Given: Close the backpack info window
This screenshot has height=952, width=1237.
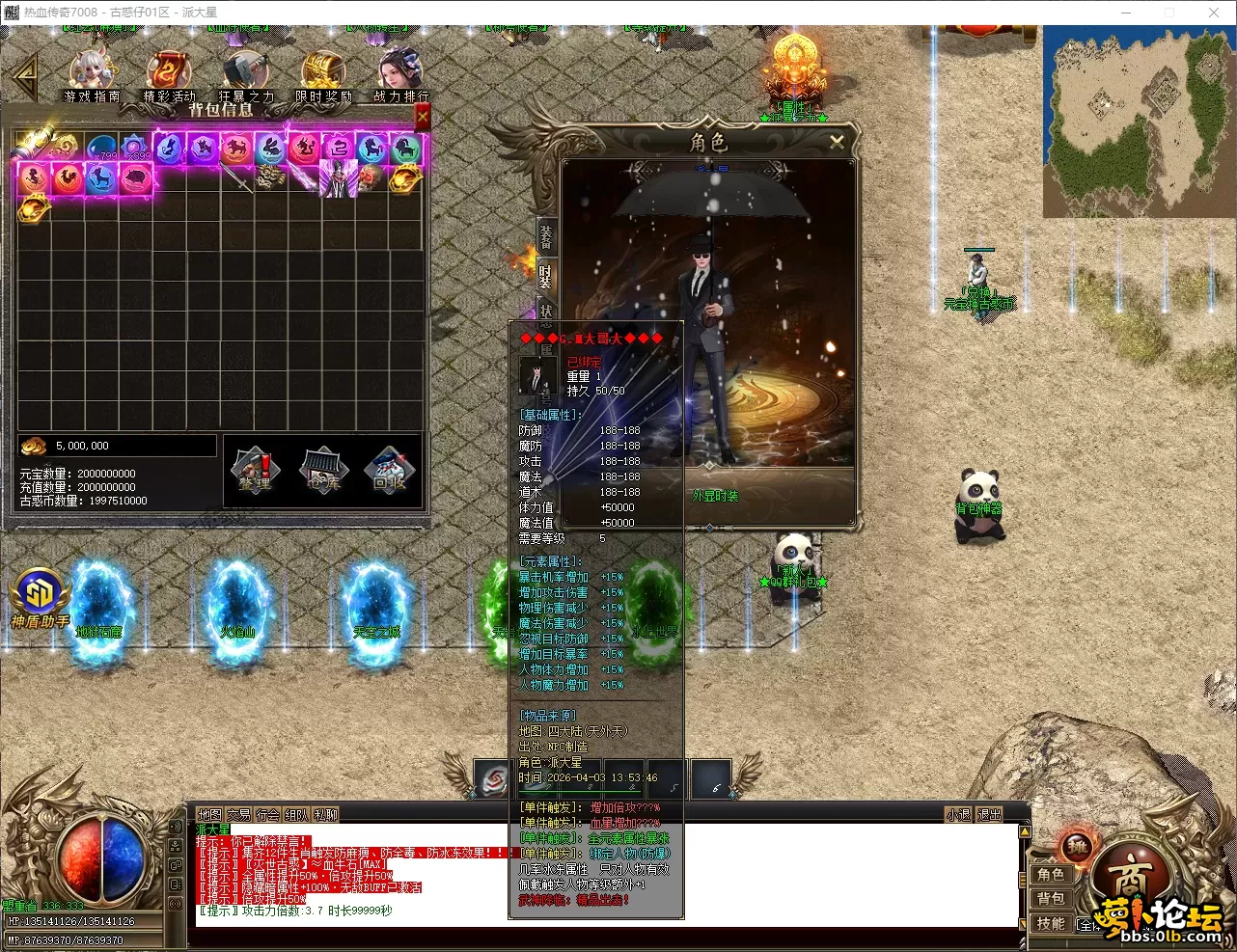Looking at the screenshot, I should 422,118.
